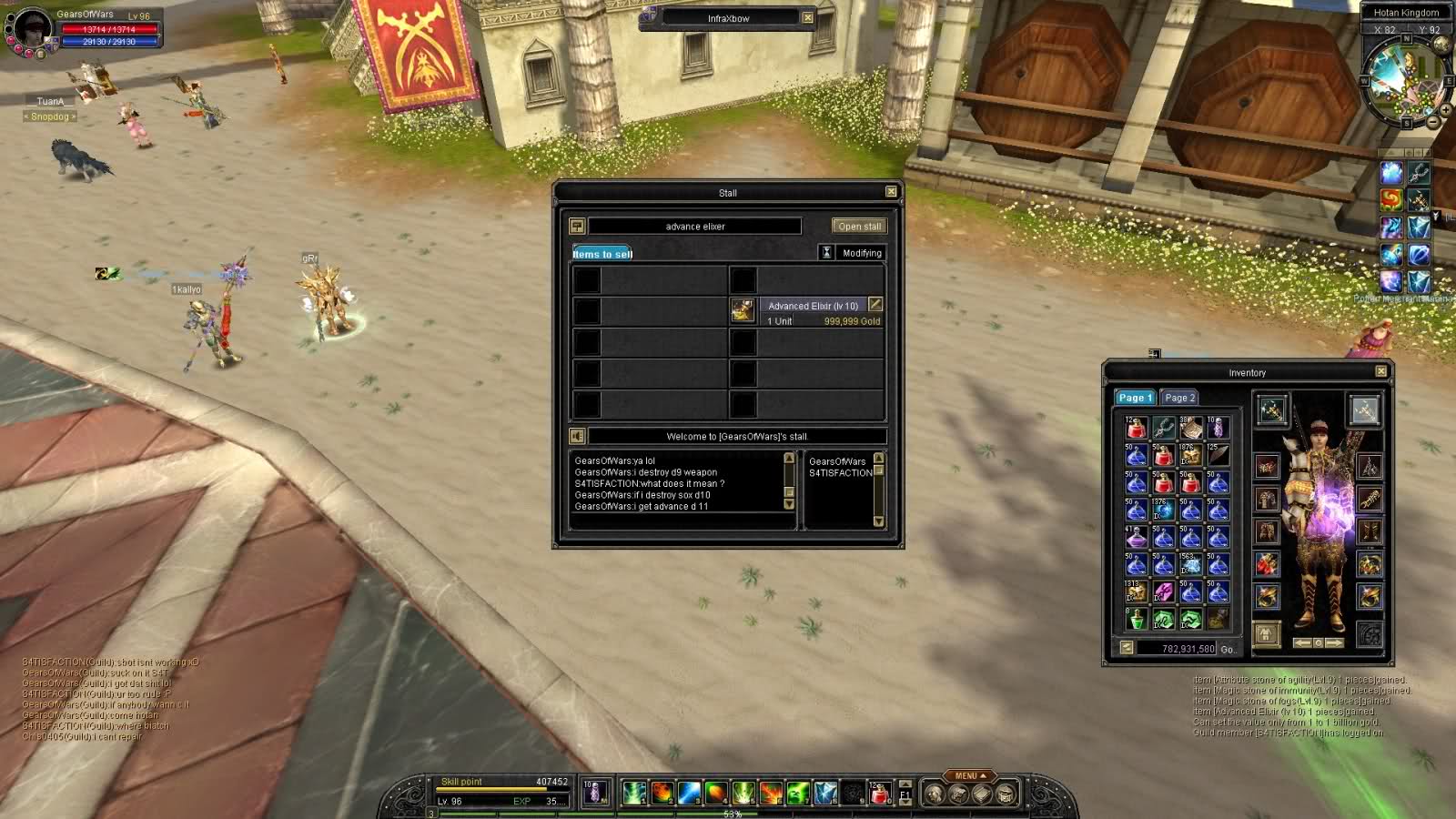Close the InfraXbow target window
This screenshot has height=819, width=1456.
[807, 17]
